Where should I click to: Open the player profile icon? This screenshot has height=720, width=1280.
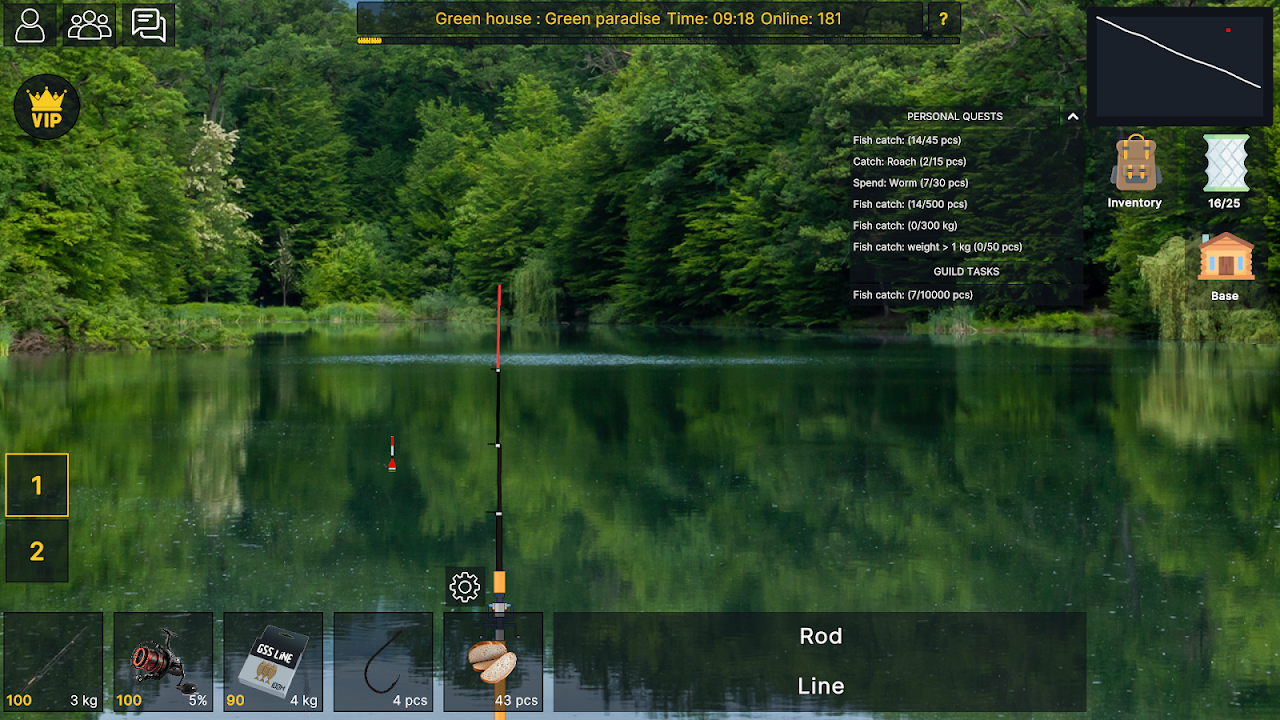[x=29, y=25]
